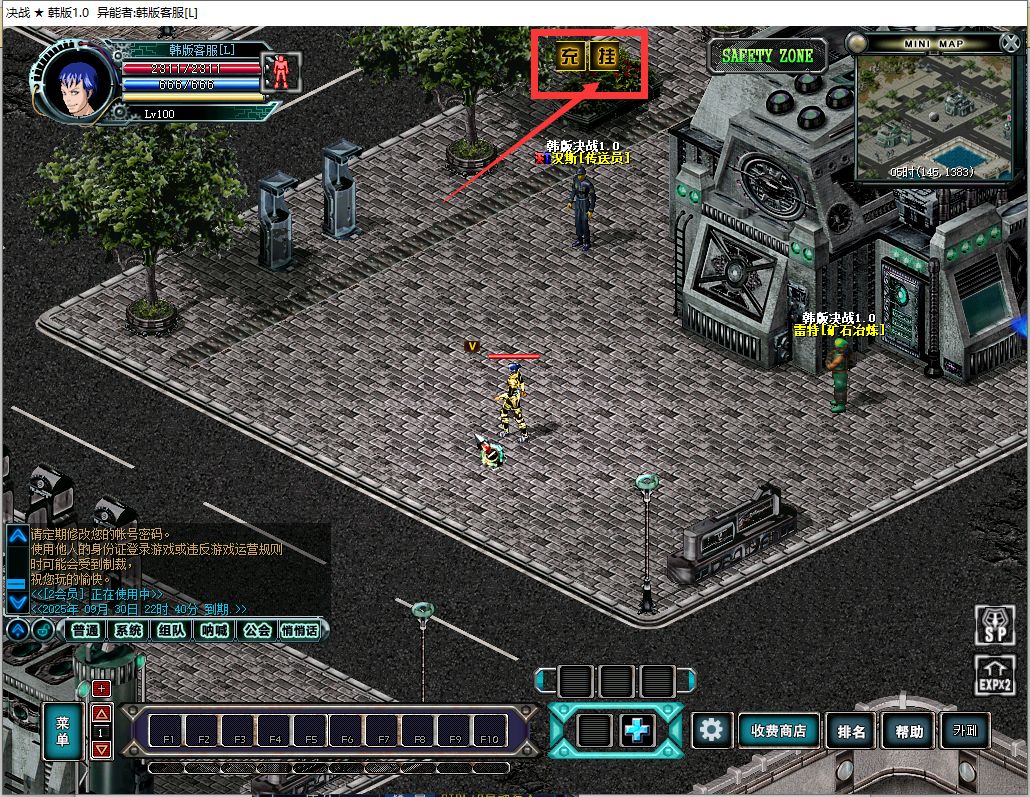Click the 充 recharge button

[569, 56]
